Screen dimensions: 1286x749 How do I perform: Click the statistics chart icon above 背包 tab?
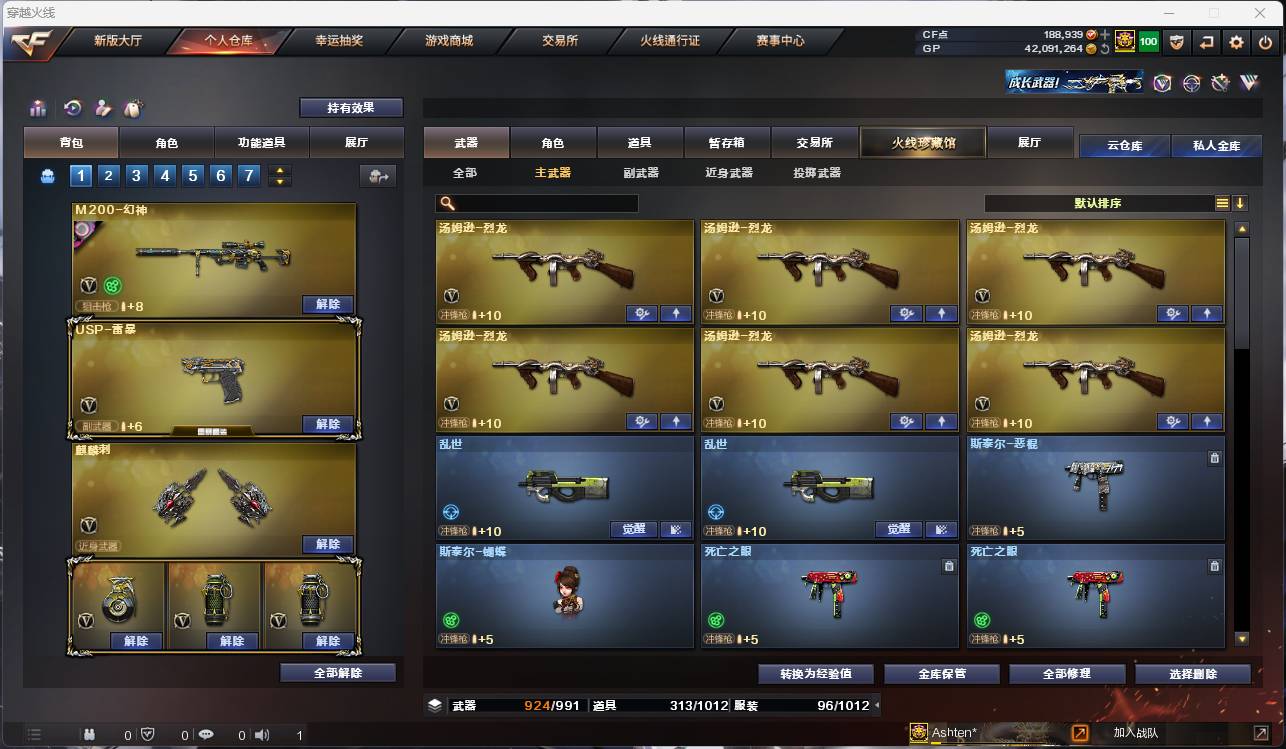click(x=40, y=107)
